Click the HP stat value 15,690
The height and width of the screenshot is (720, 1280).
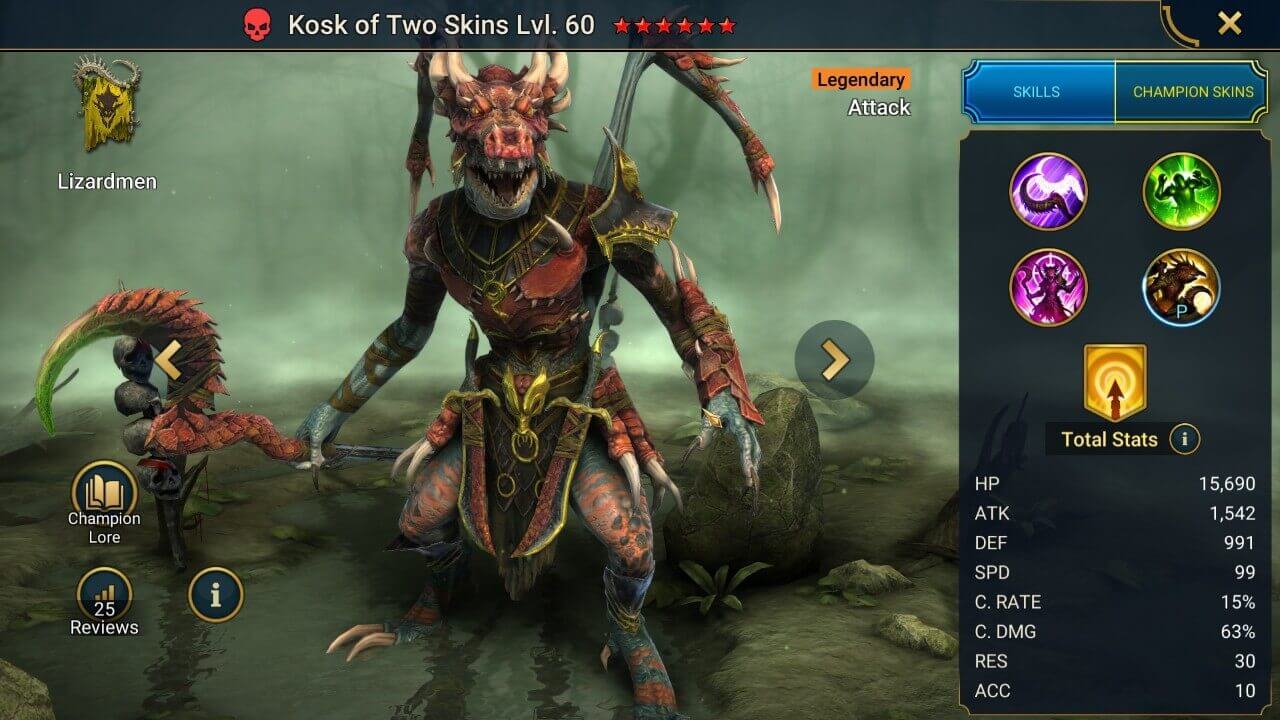point(1229,483)
